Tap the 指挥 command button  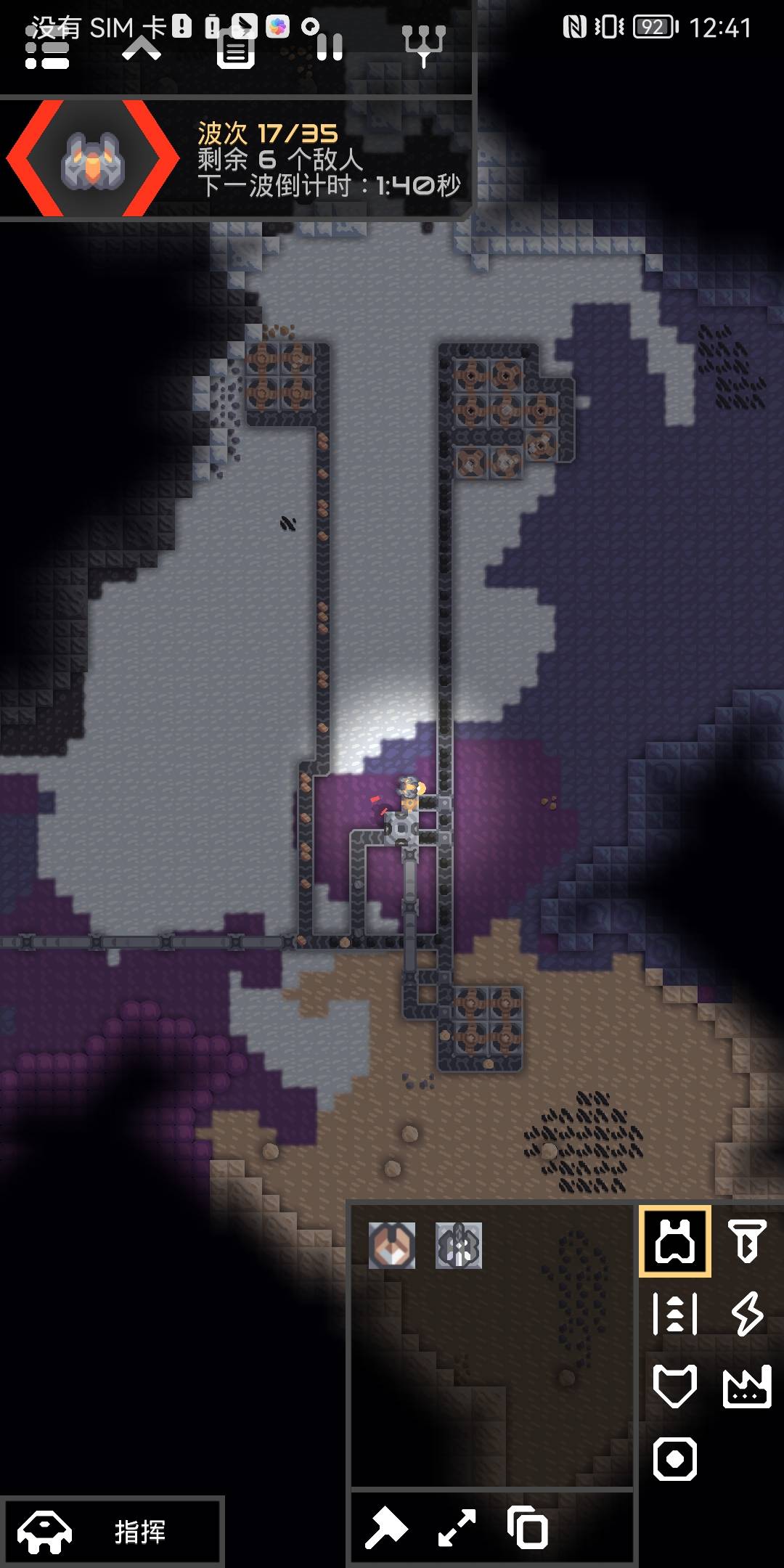[112, 1531]
